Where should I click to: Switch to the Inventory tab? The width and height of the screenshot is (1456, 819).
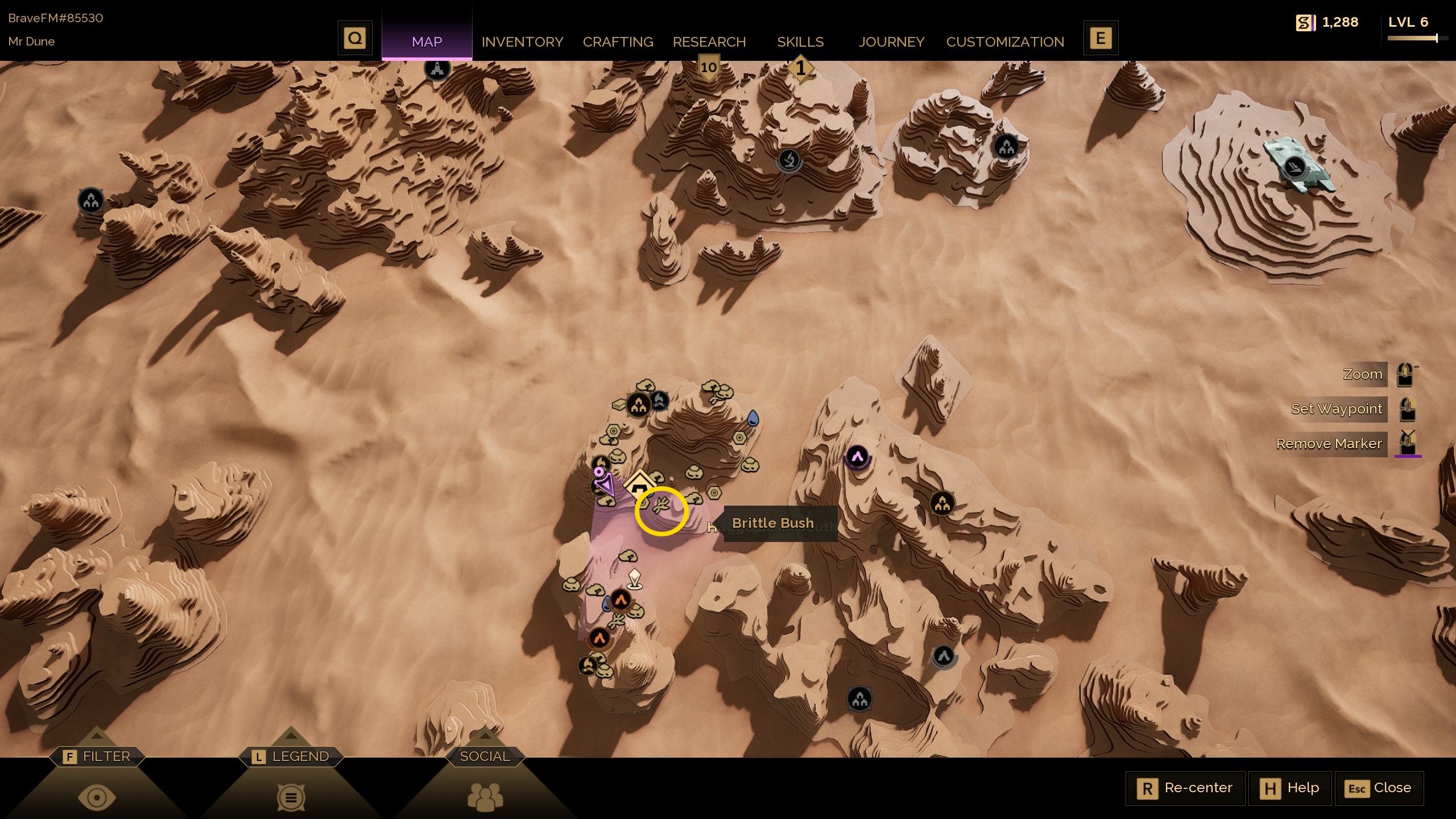click(x=522, y=42)
